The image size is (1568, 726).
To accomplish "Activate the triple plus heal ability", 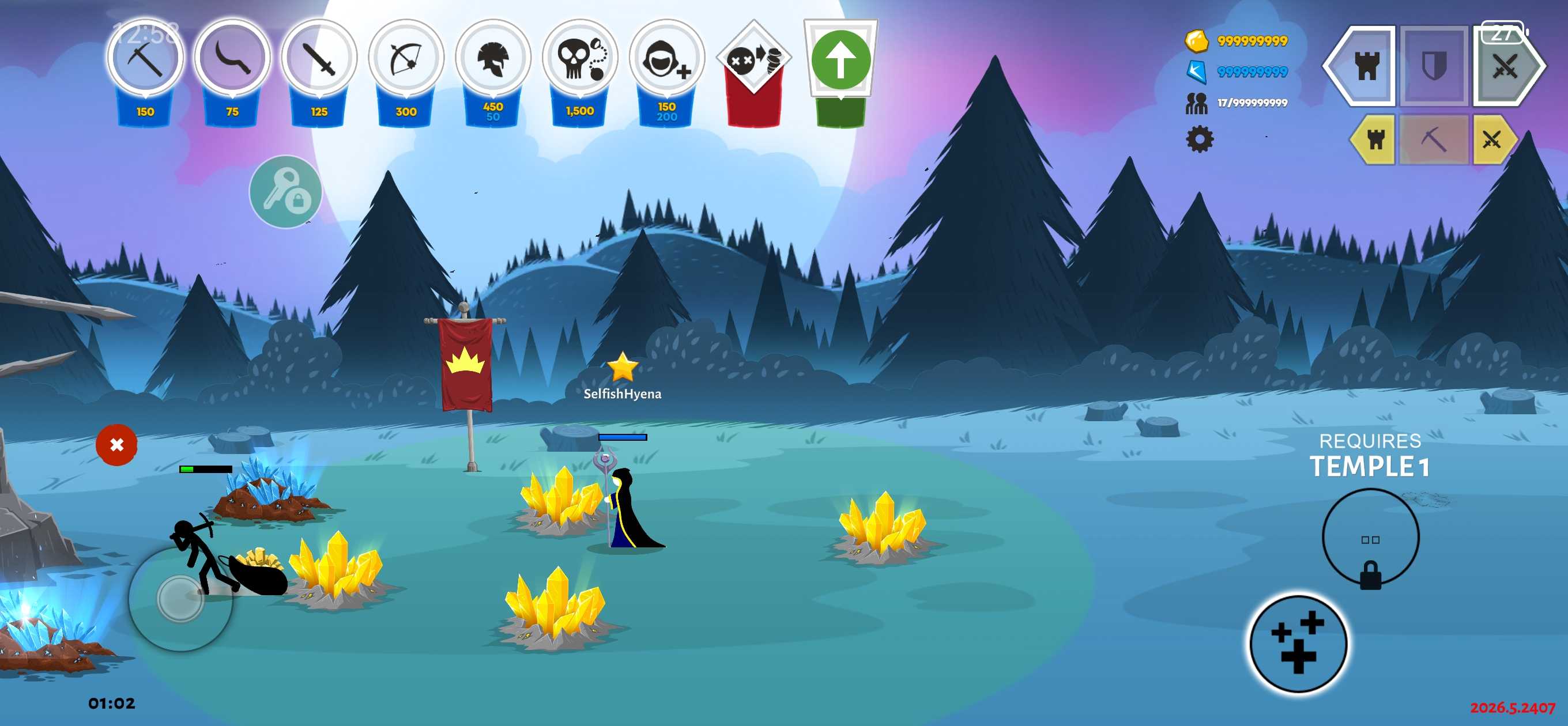I will [1298, 643].
